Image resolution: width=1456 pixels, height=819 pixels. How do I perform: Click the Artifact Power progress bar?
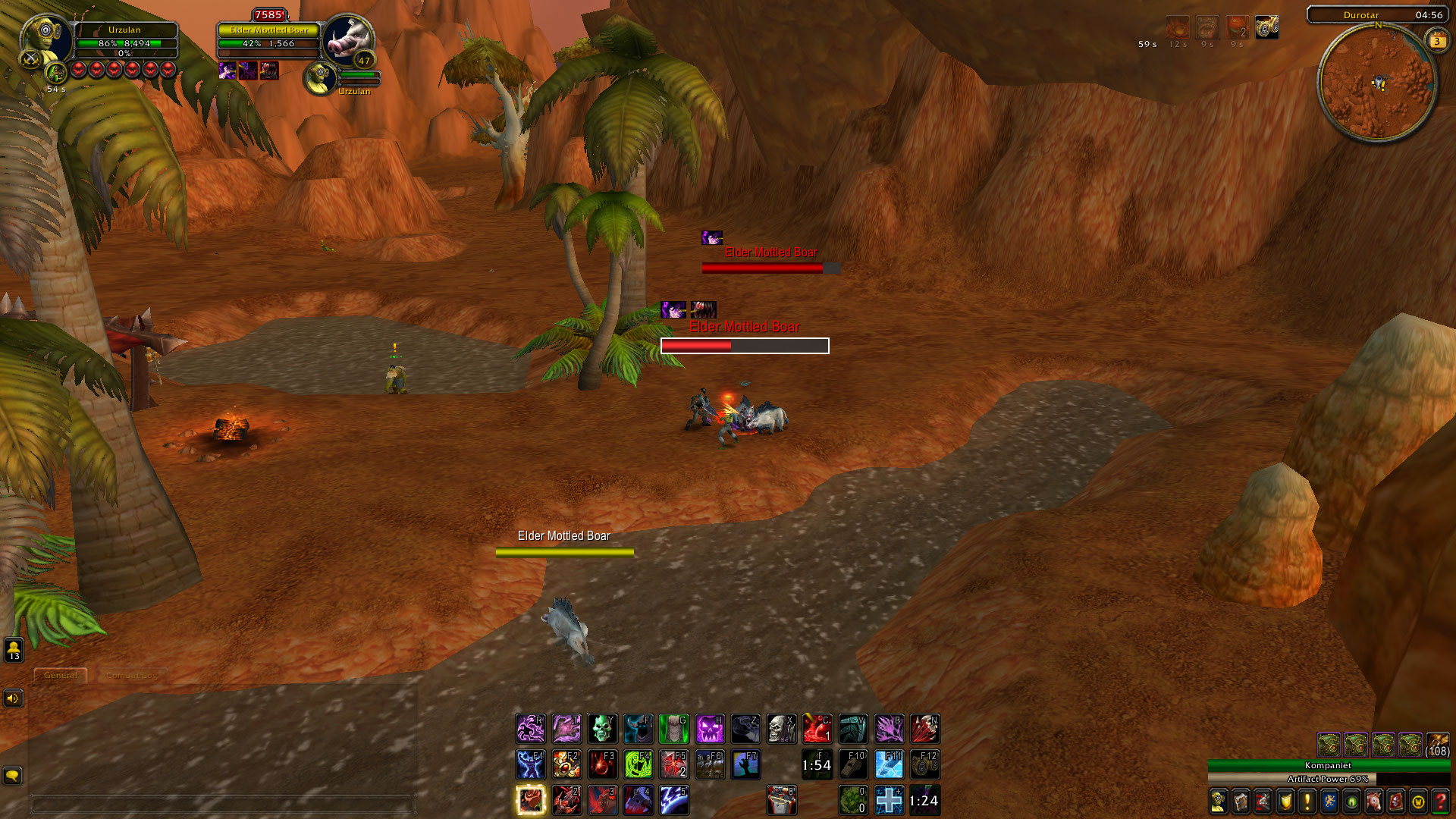pos(1328,779)
